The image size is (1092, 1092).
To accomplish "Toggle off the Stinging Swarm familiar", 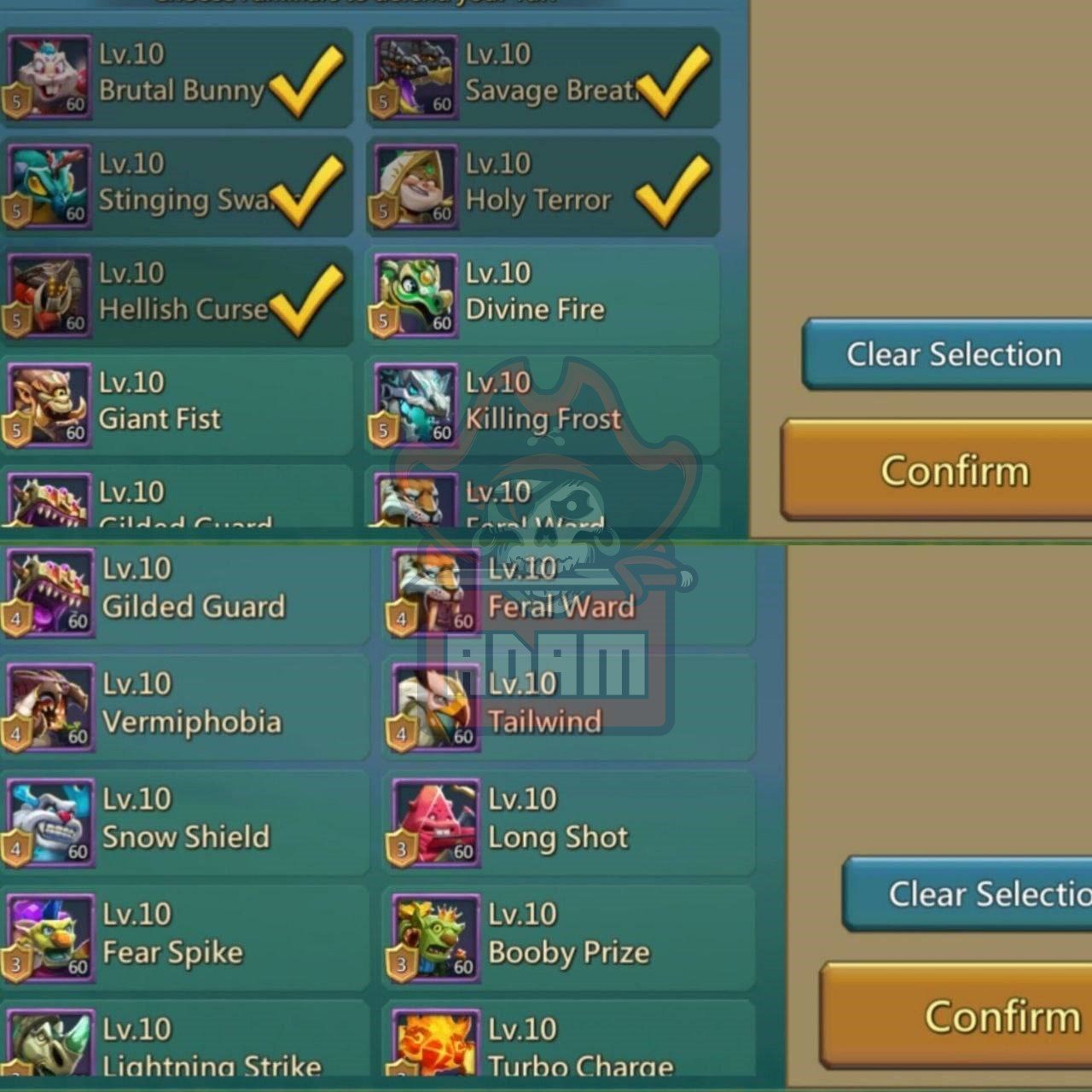I will click(x=177, y=186).
